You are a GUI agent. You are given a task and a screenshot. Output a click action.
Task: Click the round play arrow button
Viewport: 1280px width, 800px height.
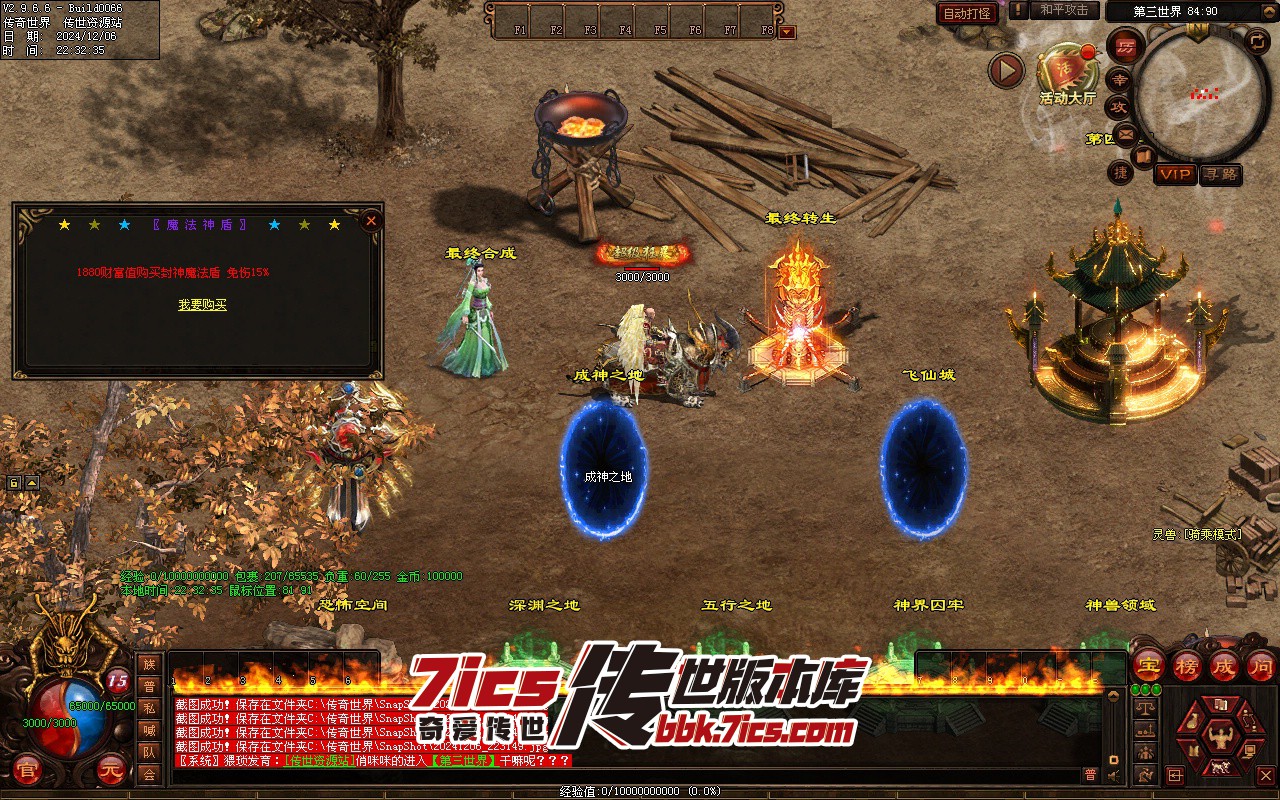[1006, 70]
